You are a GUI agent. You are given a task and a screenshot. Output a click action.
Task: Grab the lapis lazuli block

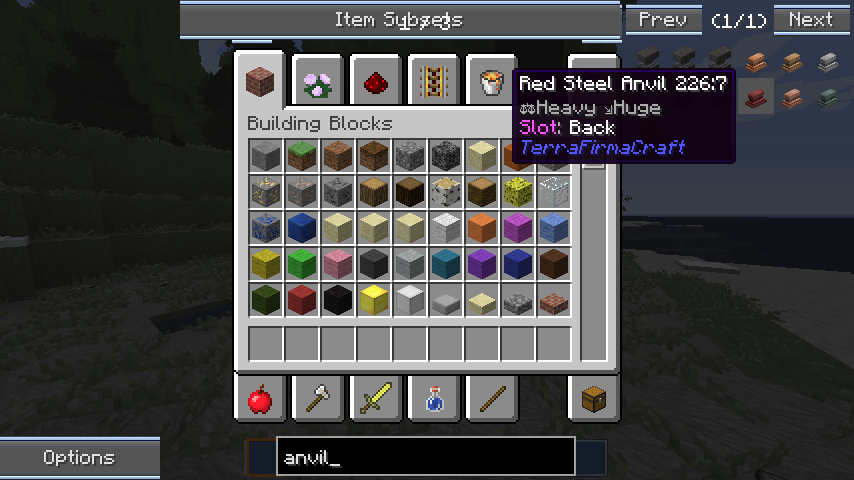[301, 227]
